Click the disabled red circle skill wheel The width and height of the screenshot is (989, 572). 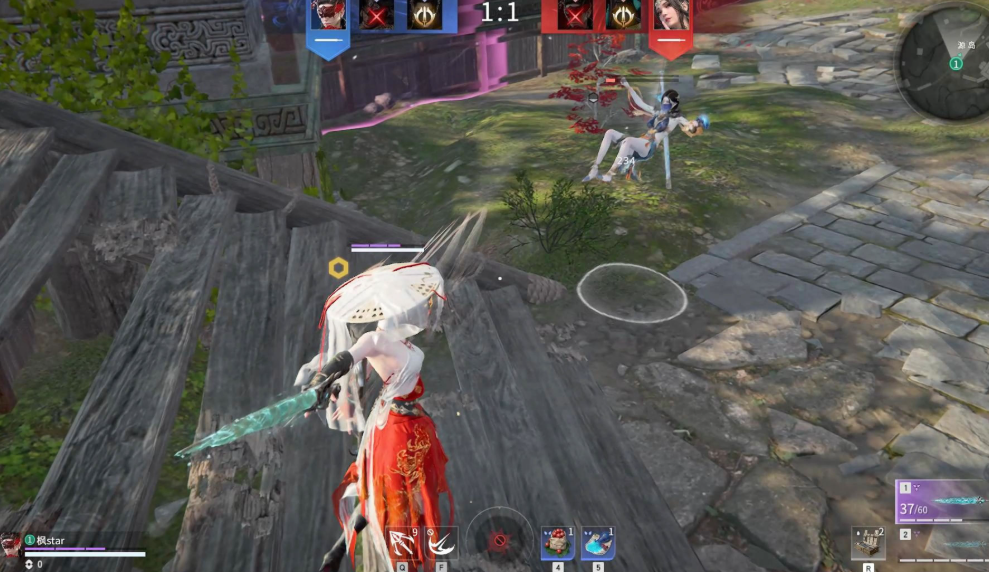[498, 541]
